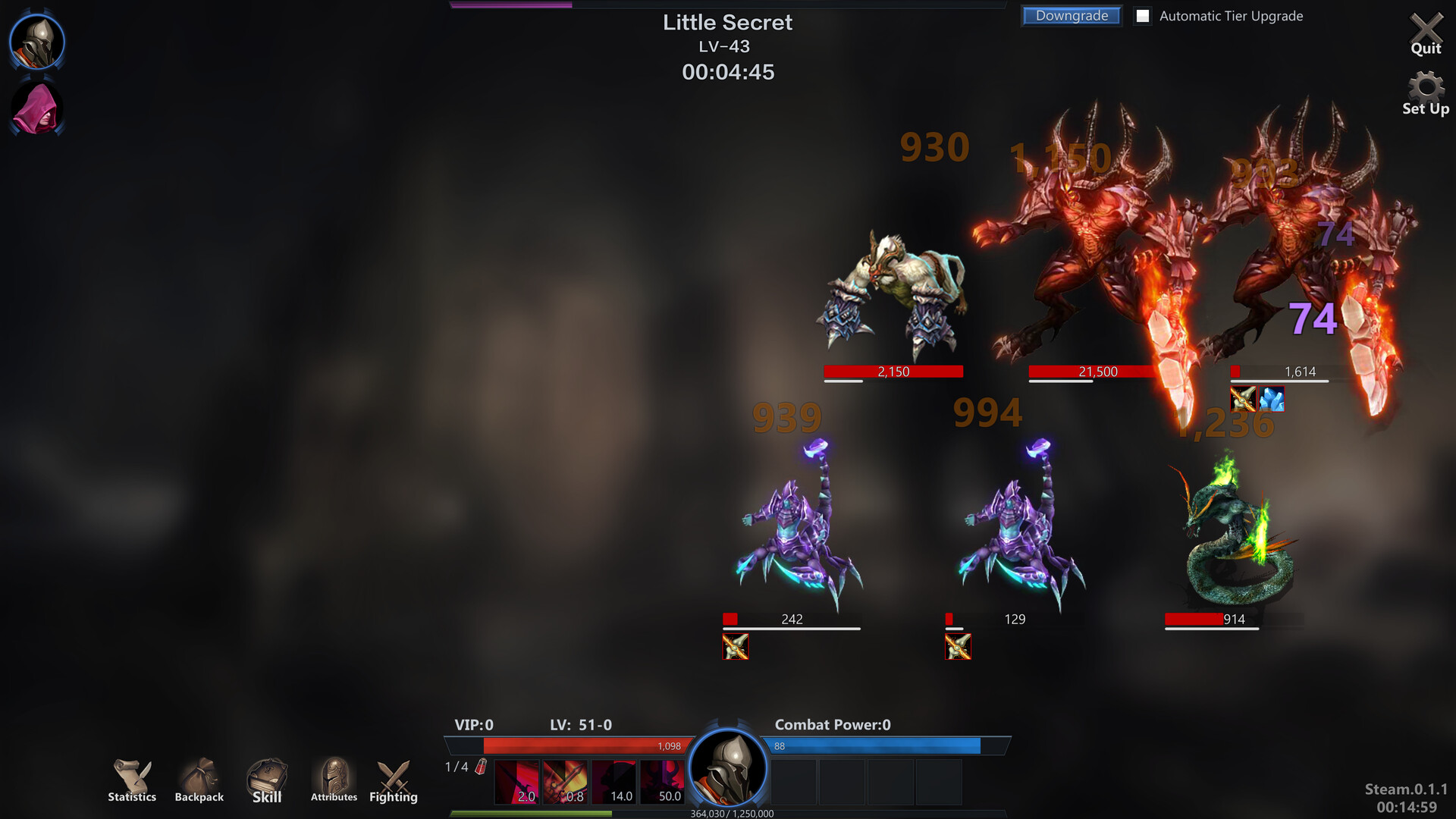Click the player's helmet avatar portrait

point(728,769)
